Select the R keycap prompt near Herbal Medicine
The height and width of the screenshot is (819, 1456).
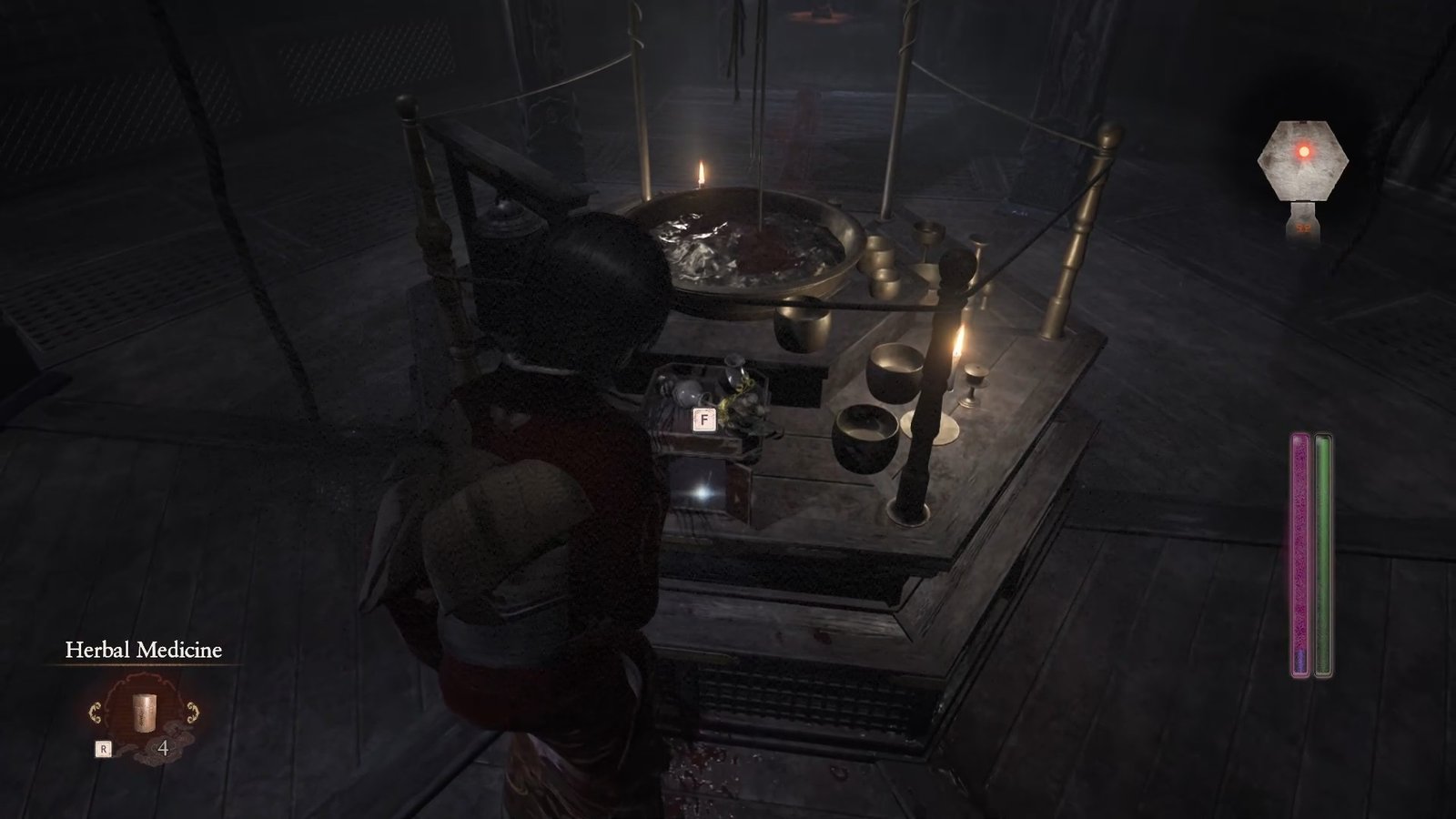pos(104,748)
